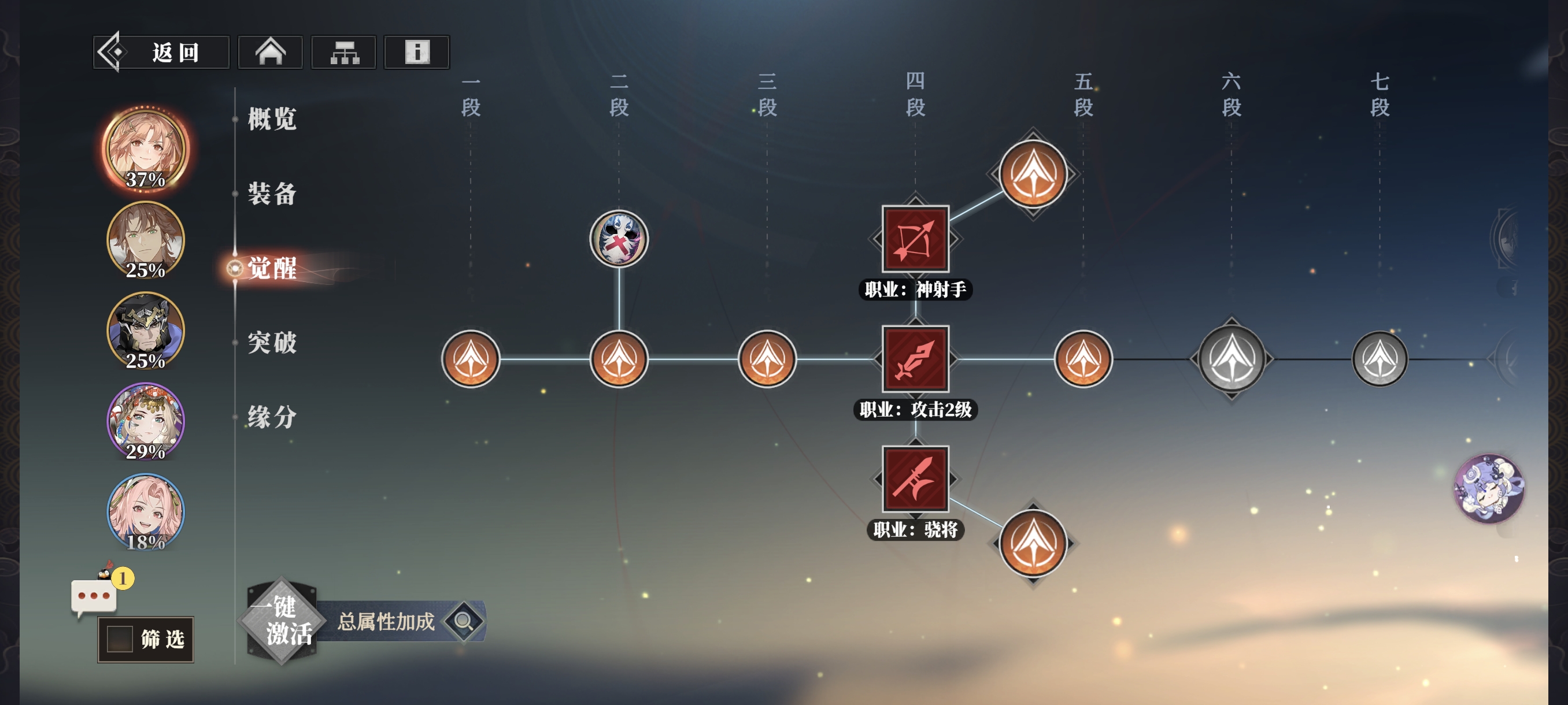Viewport: 1568px width, 705px height.
Task: Select the 觉醒 tab
Action: pyautogui.click(x=272, y=268)
